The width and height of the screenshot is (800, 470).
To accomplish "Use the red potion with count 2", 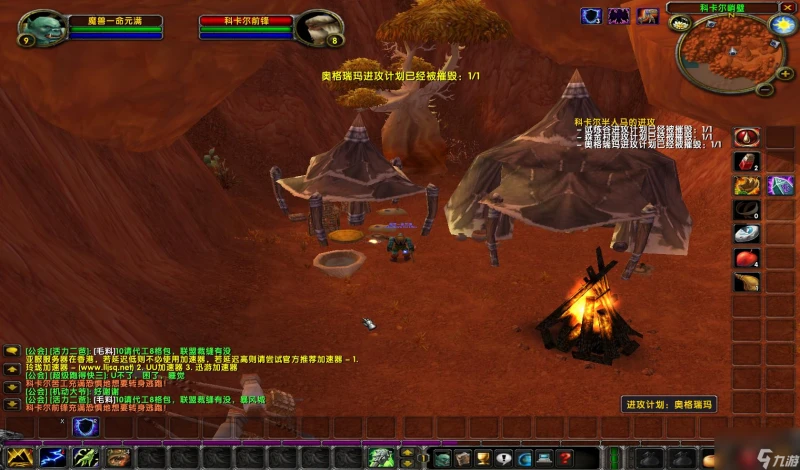I will pos(746,161).
